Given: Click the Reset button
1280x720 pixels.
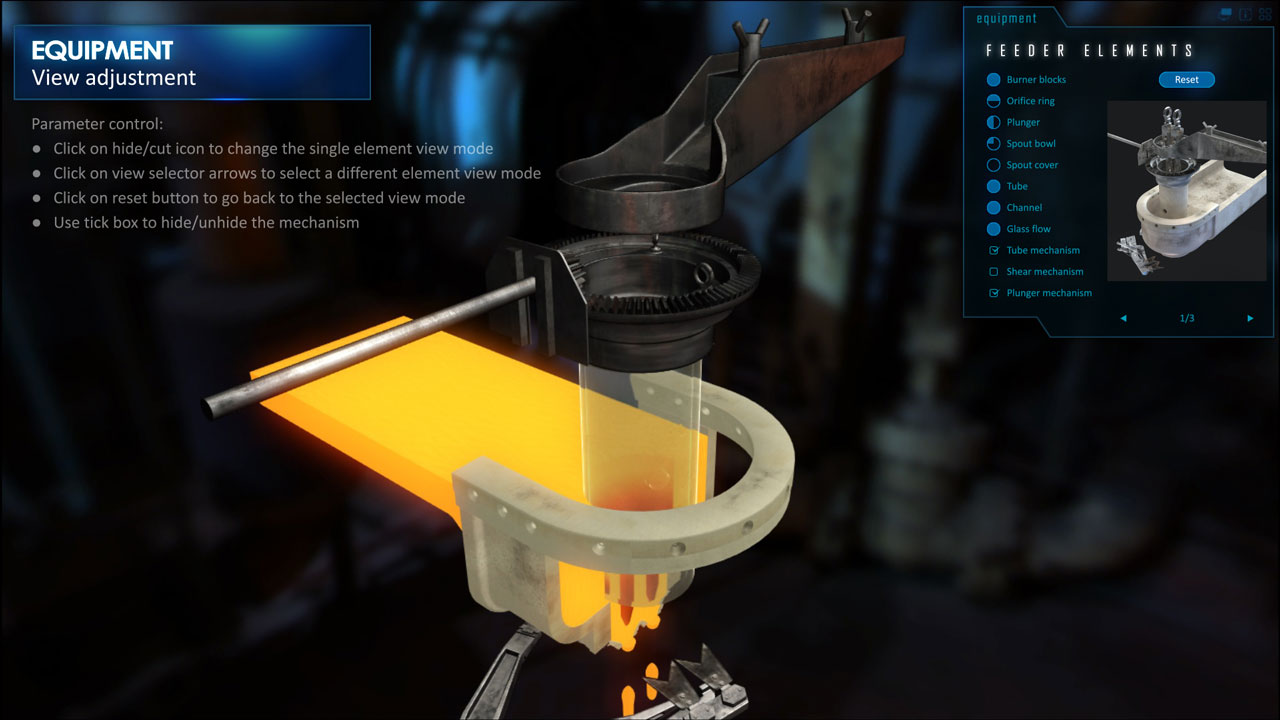Looking at the screenshot, I should pyautogui.click(x=1186, y=80).
